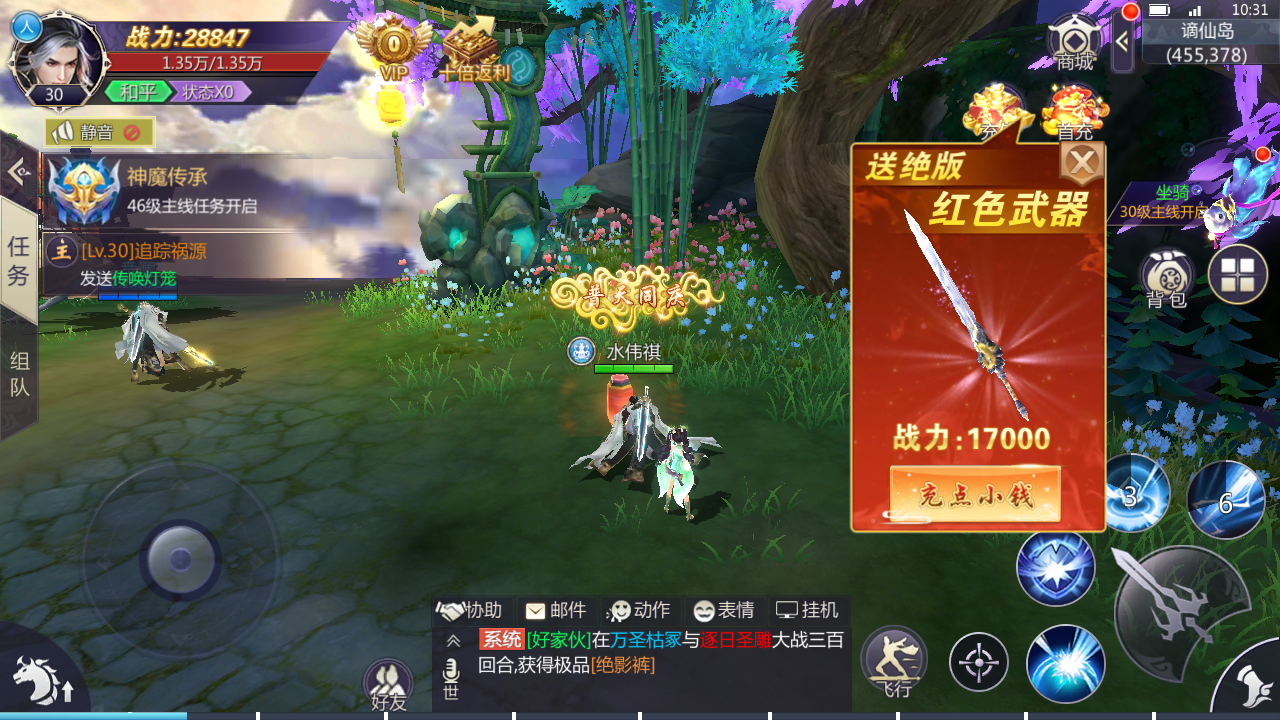Close the red weapon promo popup
Viewport: 1280px width, 720px height.
click(x=1081, y=162)
